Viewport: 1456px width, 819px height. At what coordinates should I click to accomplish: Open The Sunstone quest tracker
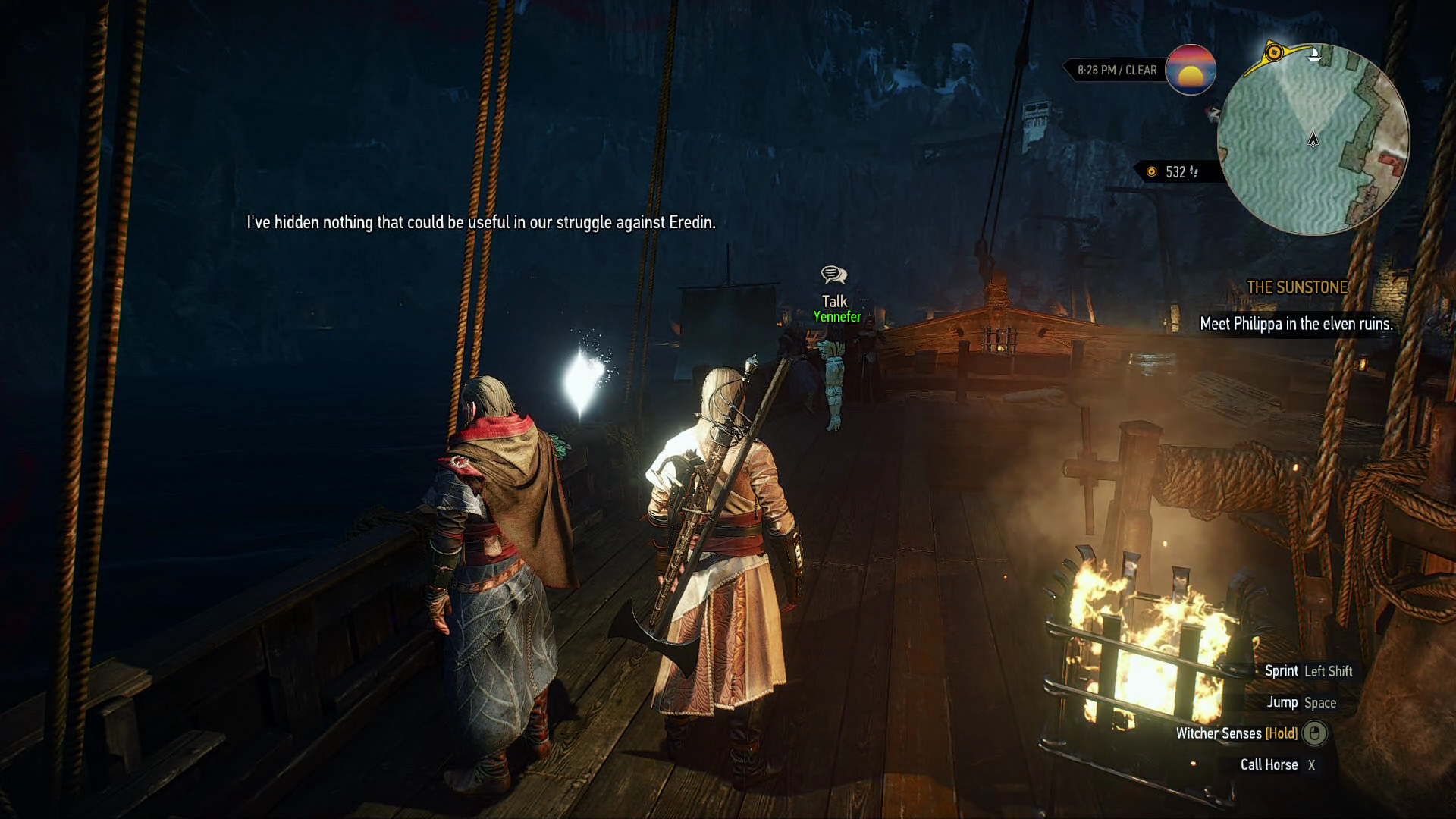point(1297,287)
